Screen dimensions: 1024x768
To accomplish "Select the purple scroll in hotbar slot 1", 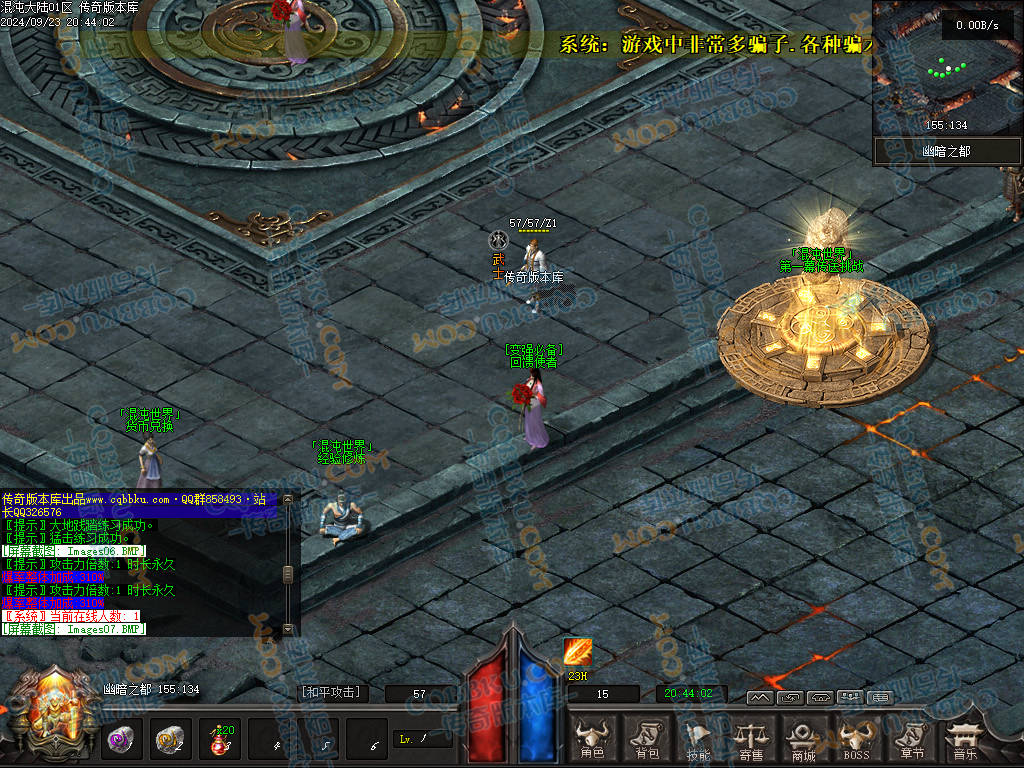I will coord(124,740).
